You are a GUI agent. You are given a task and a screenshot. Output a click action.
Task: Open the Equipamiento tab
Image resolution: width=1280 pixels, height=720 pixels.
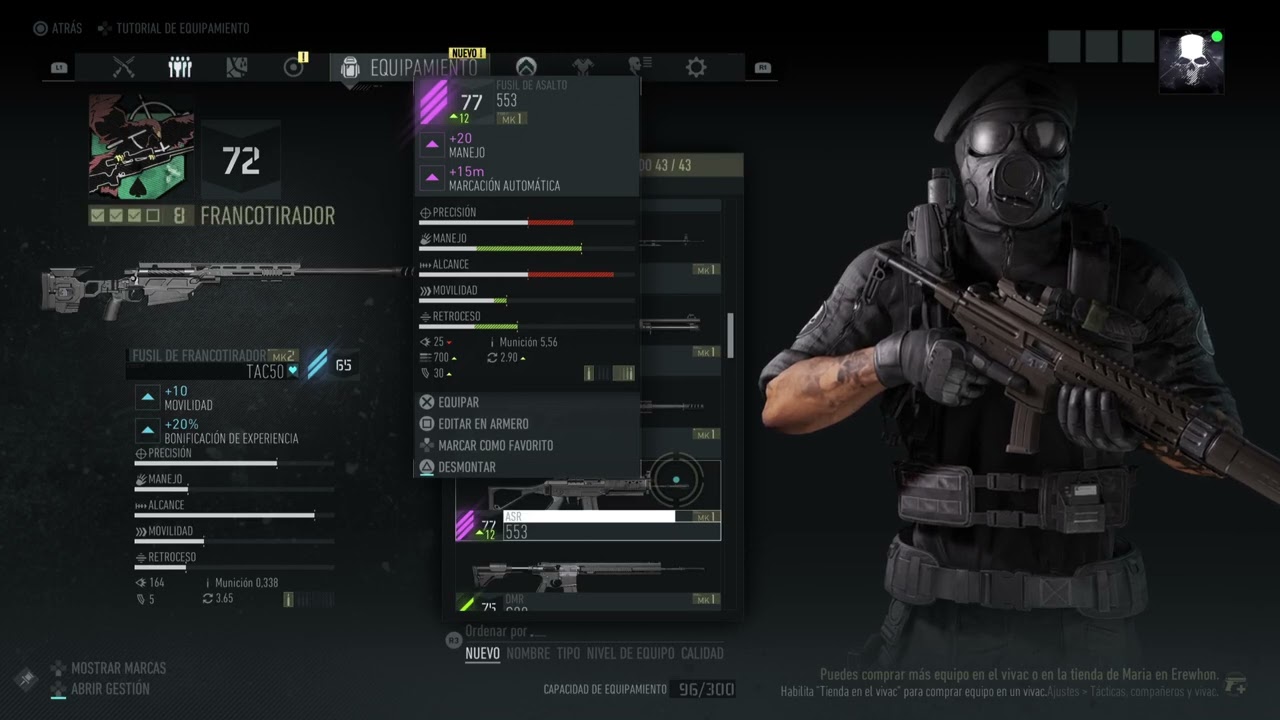pos(410,68)
